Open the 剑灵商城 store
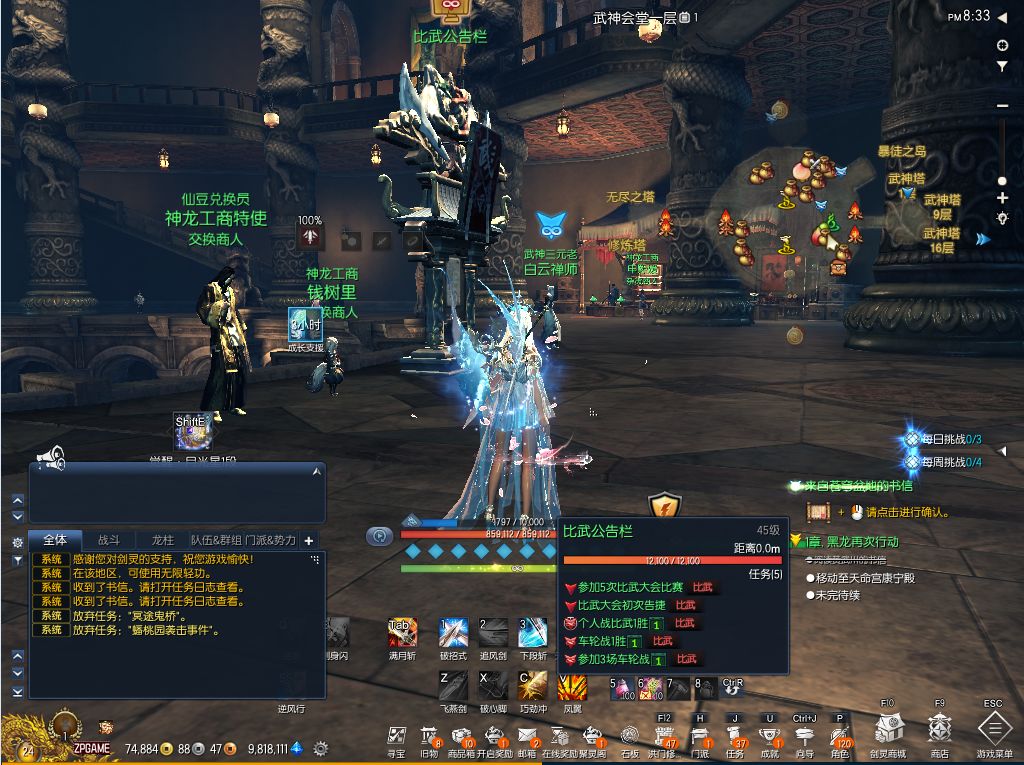This screenshot has height=765, width=1024. 887,732
